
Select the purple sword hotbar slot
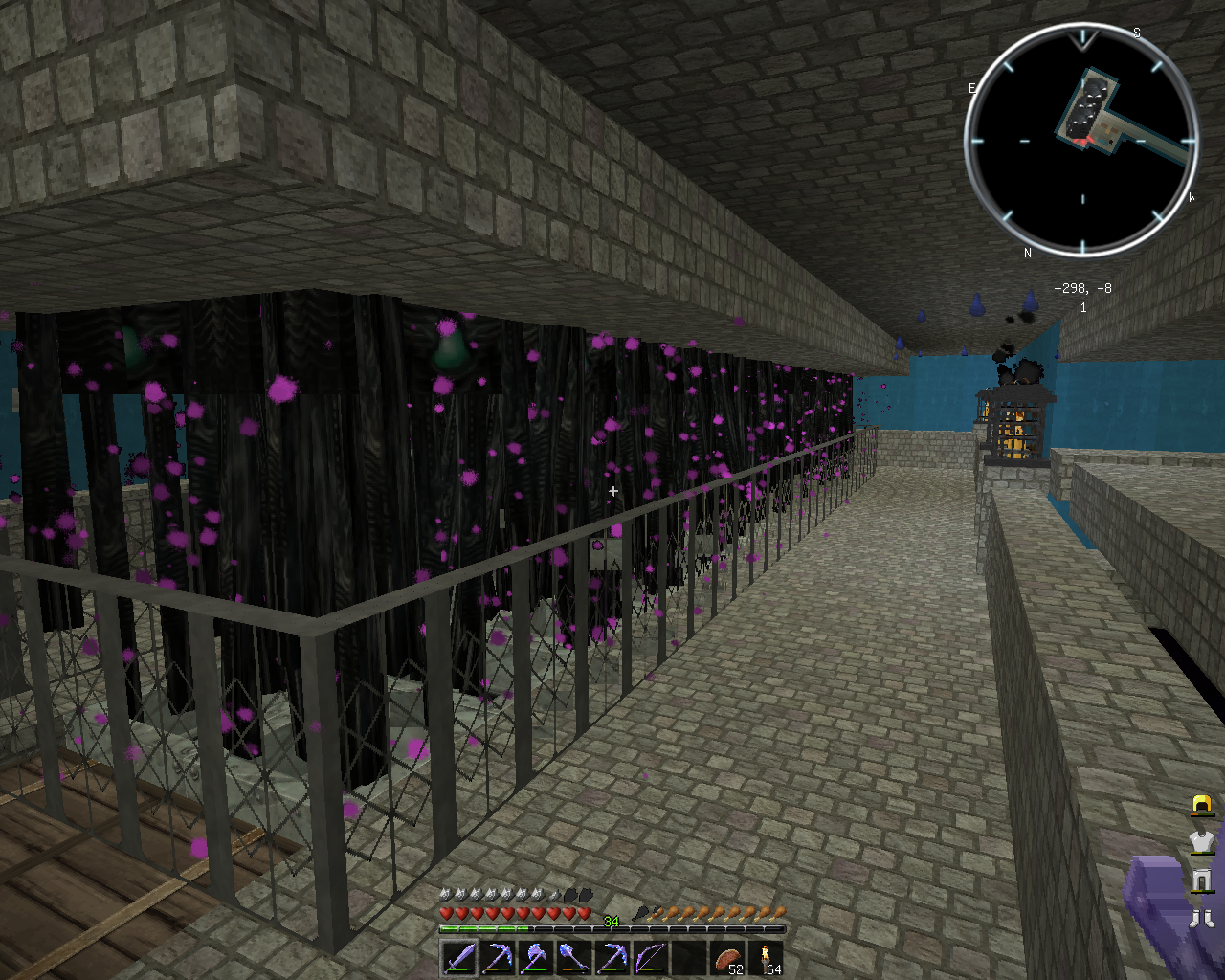459,957
